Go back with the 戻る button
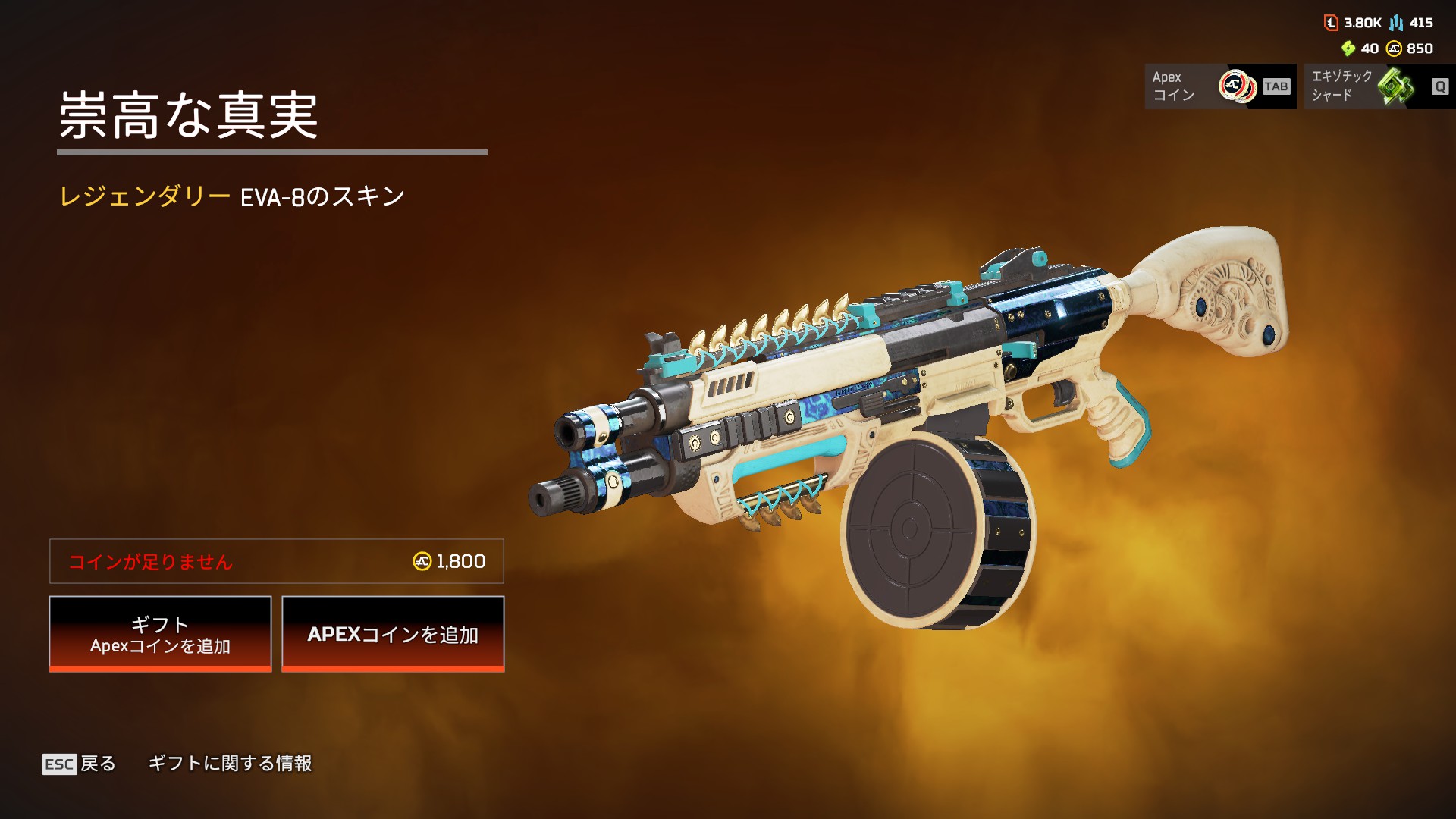 [80, 764]
